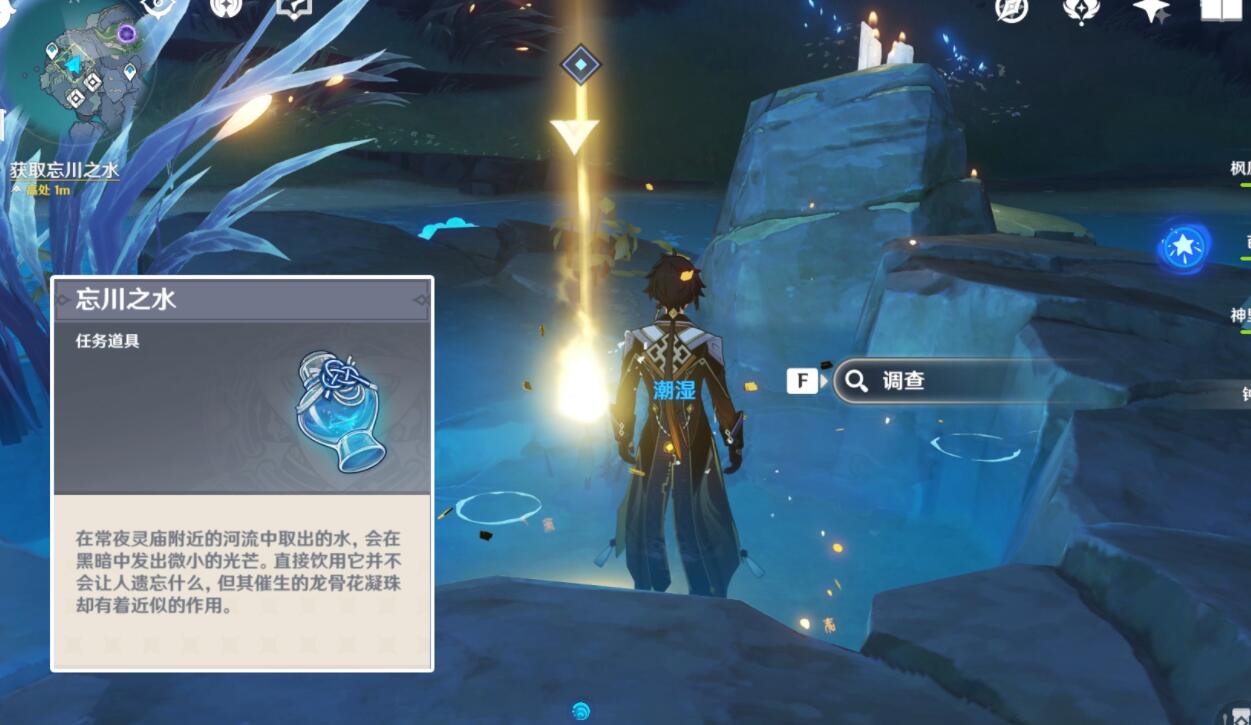Open the wish star icon
The image size is (1251, 725).
1150,9
